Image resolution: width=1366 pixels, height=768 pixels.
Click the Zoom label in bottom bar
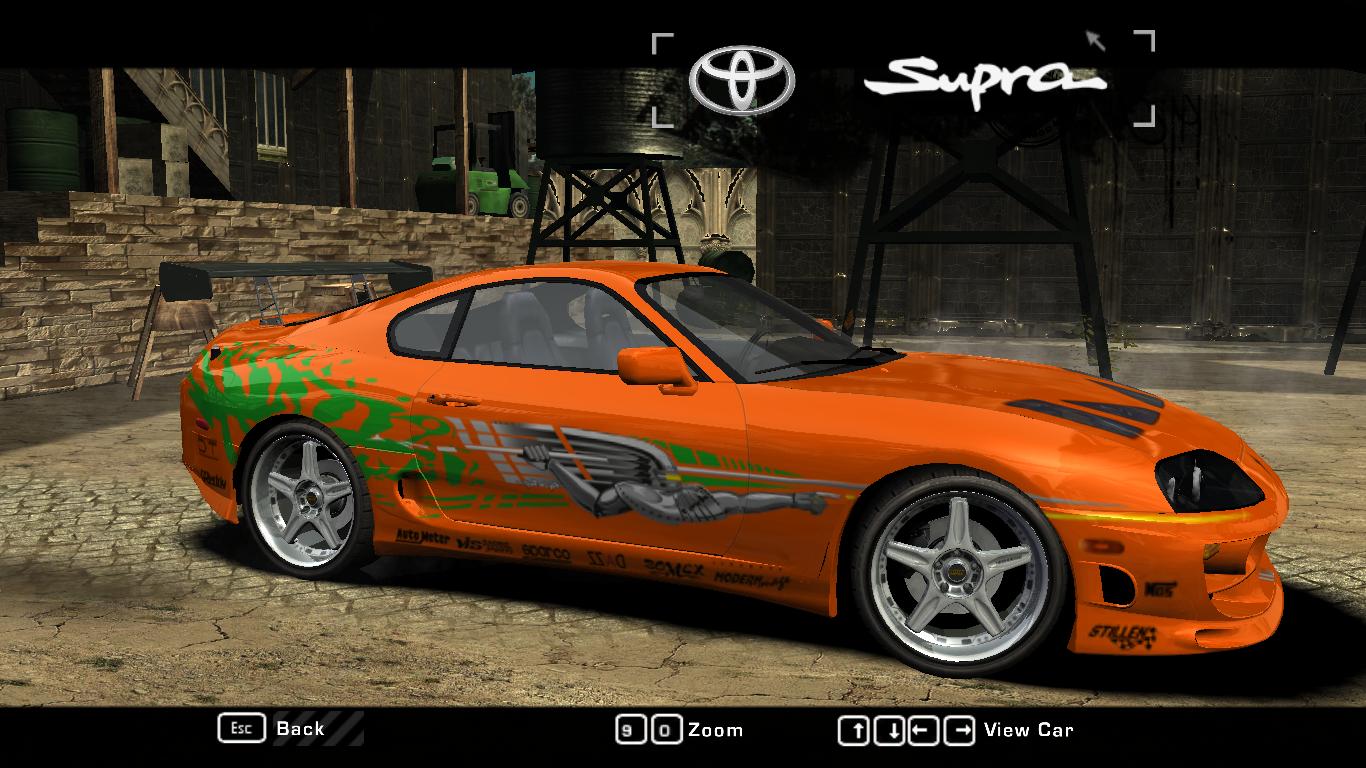713,730
